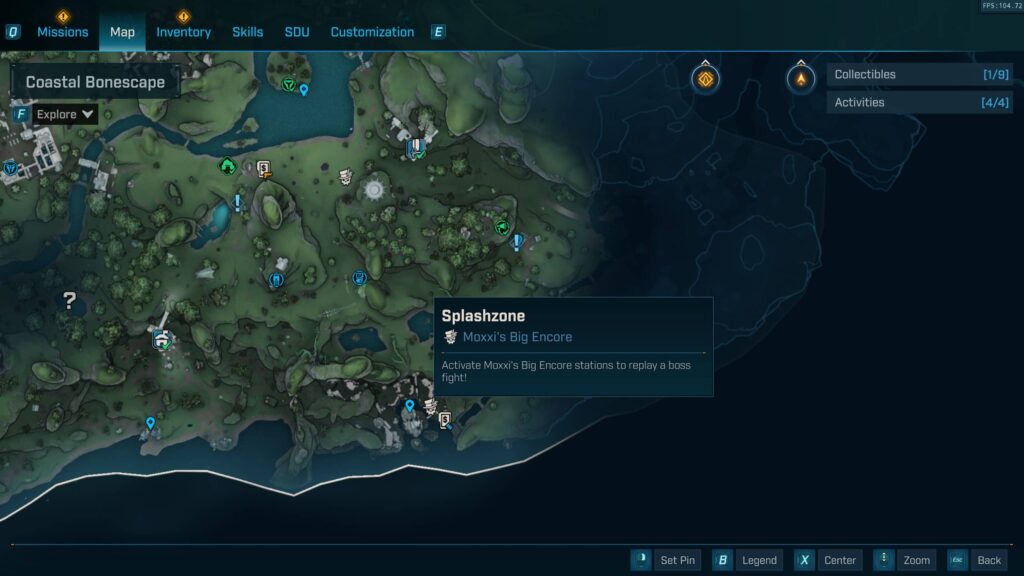The height and width of the screenshot is (576, 1024).
Task: Open the map Legend
Action: (747, 560)
